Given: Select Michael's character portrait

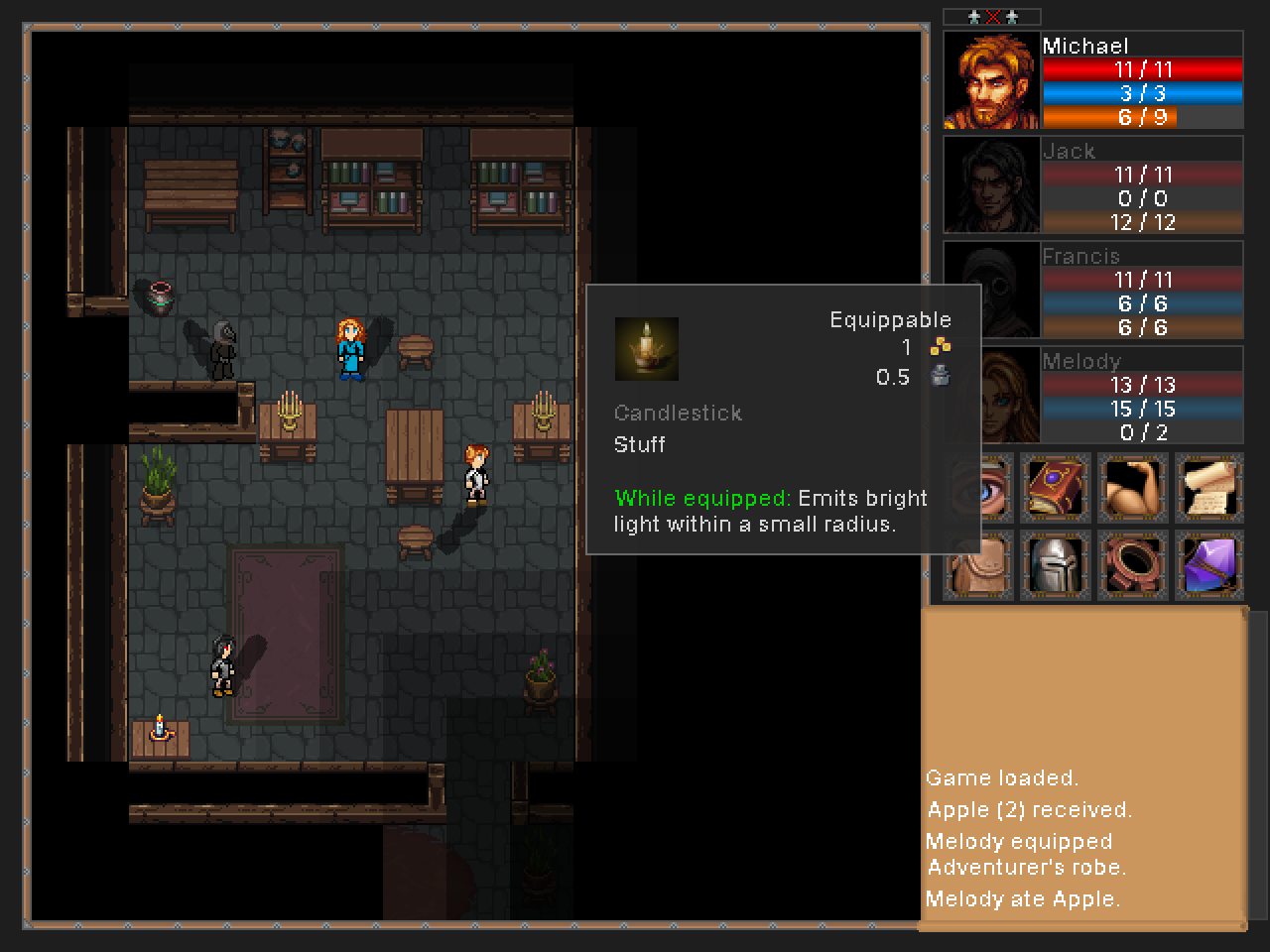Looking at the screenshot, I should pyautogui.click(x=991, y=81).
